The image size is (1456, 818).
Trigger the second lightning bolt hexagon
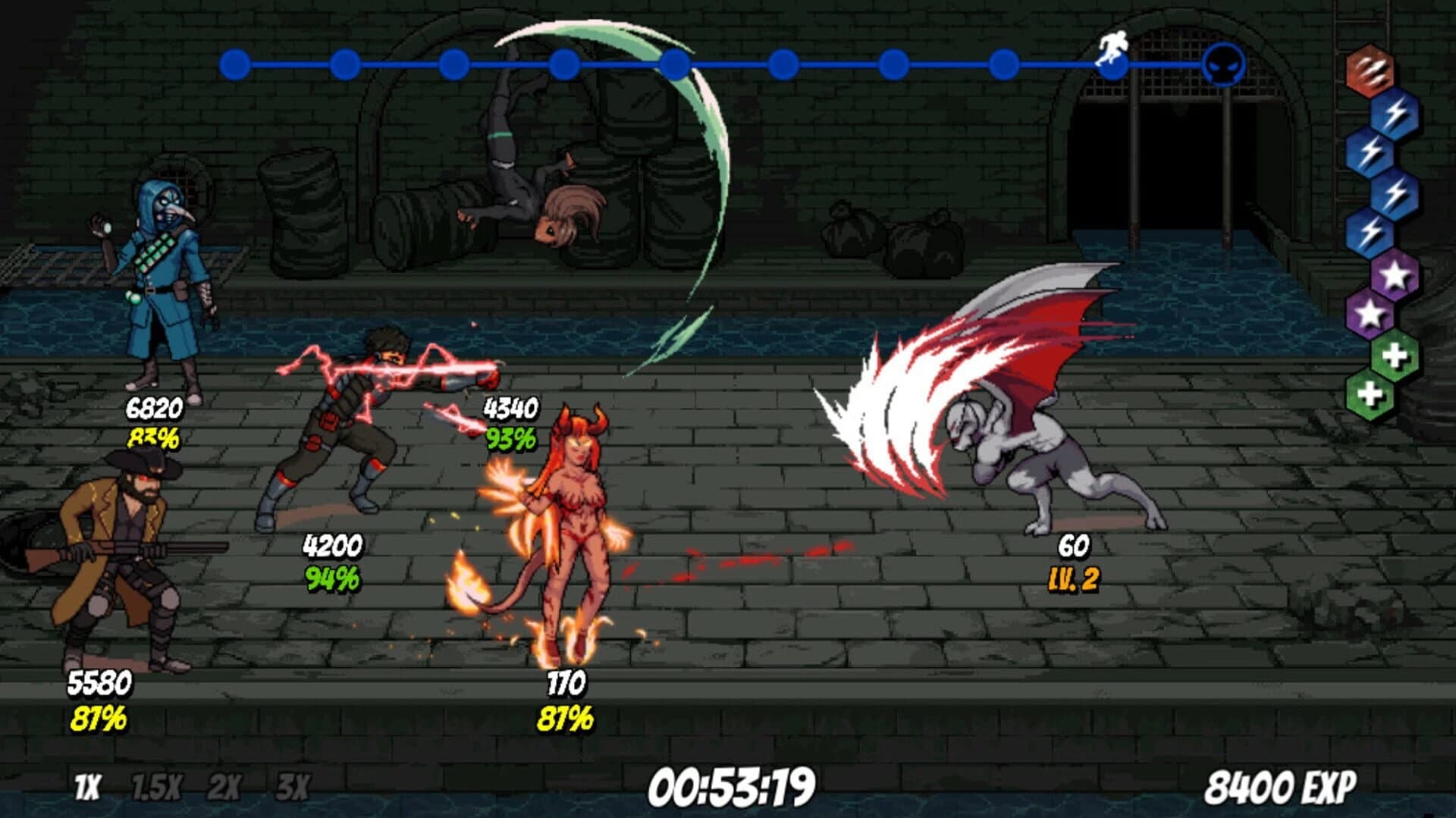click(x=1372, y=151)
